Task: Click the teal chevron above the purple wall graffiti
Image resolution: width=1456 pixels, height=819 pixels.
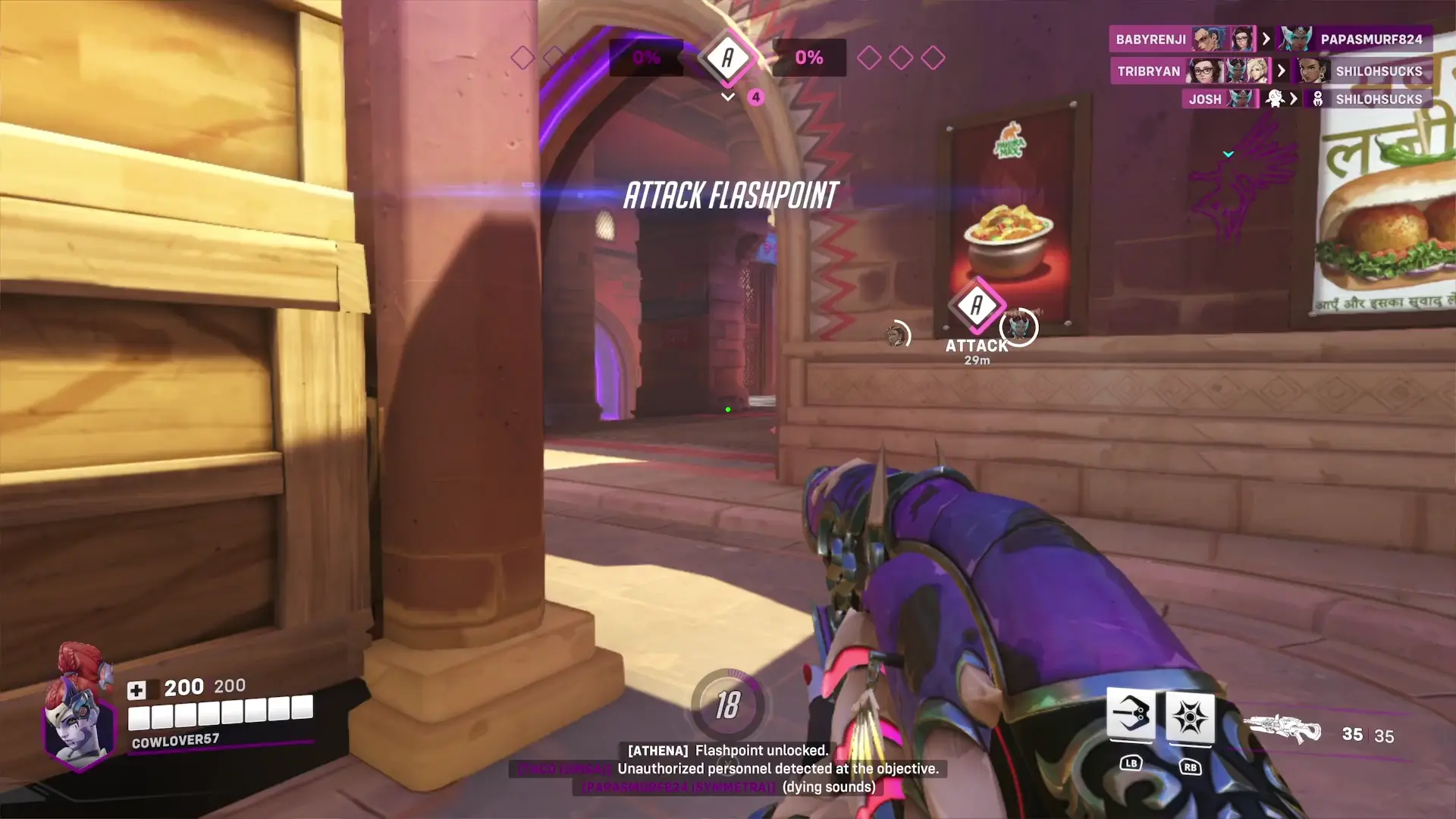Action: [1228, 155]
